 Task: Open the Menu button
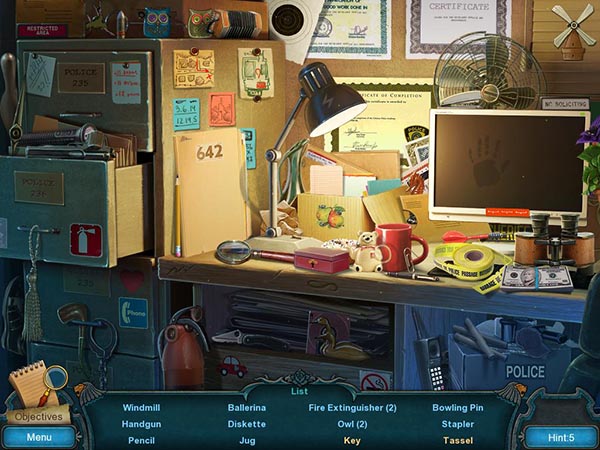39,437
